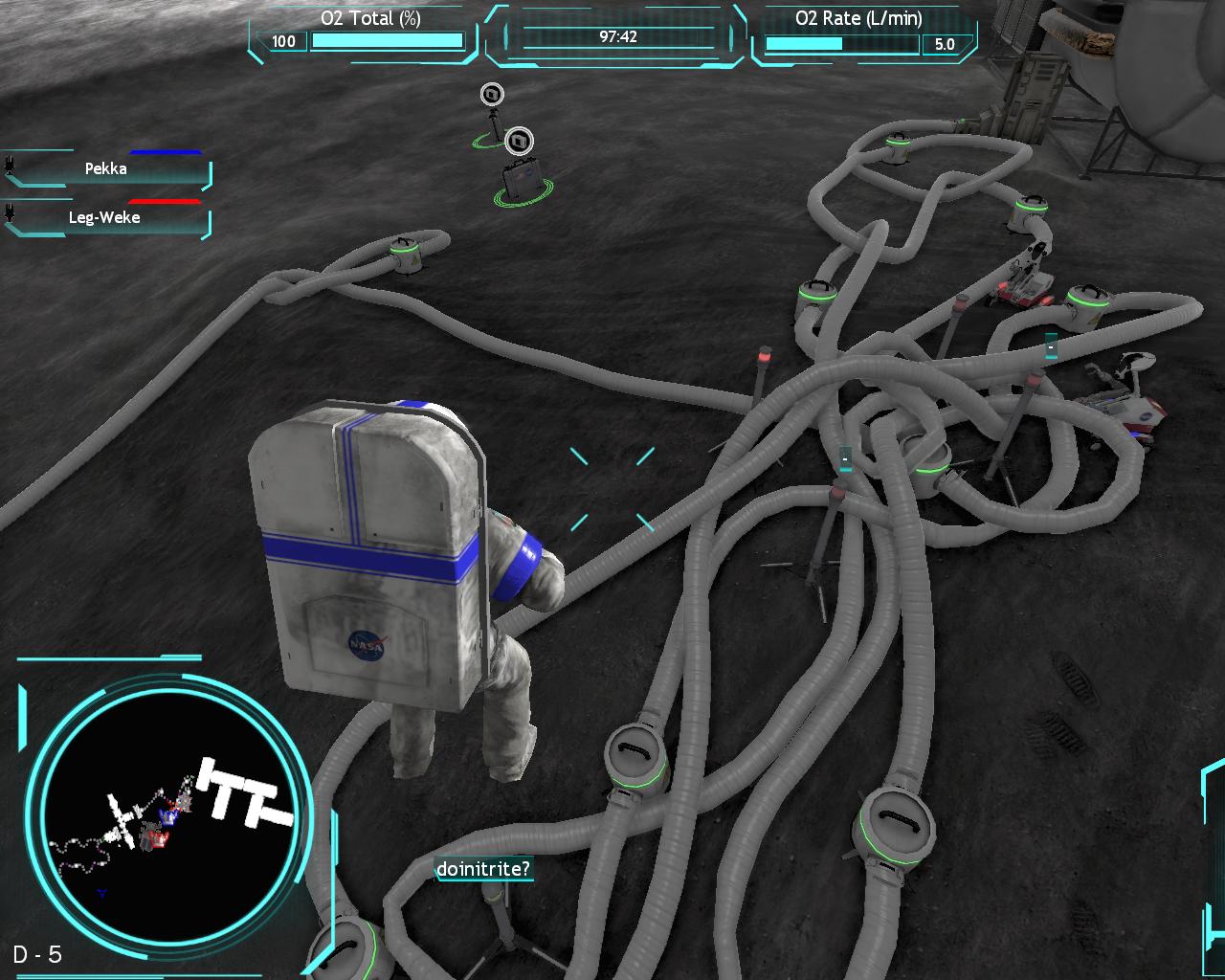Screen dimensions: 1225x980
Task: Click the objective marker above the tripod
Action: click(x=492, y=94)
